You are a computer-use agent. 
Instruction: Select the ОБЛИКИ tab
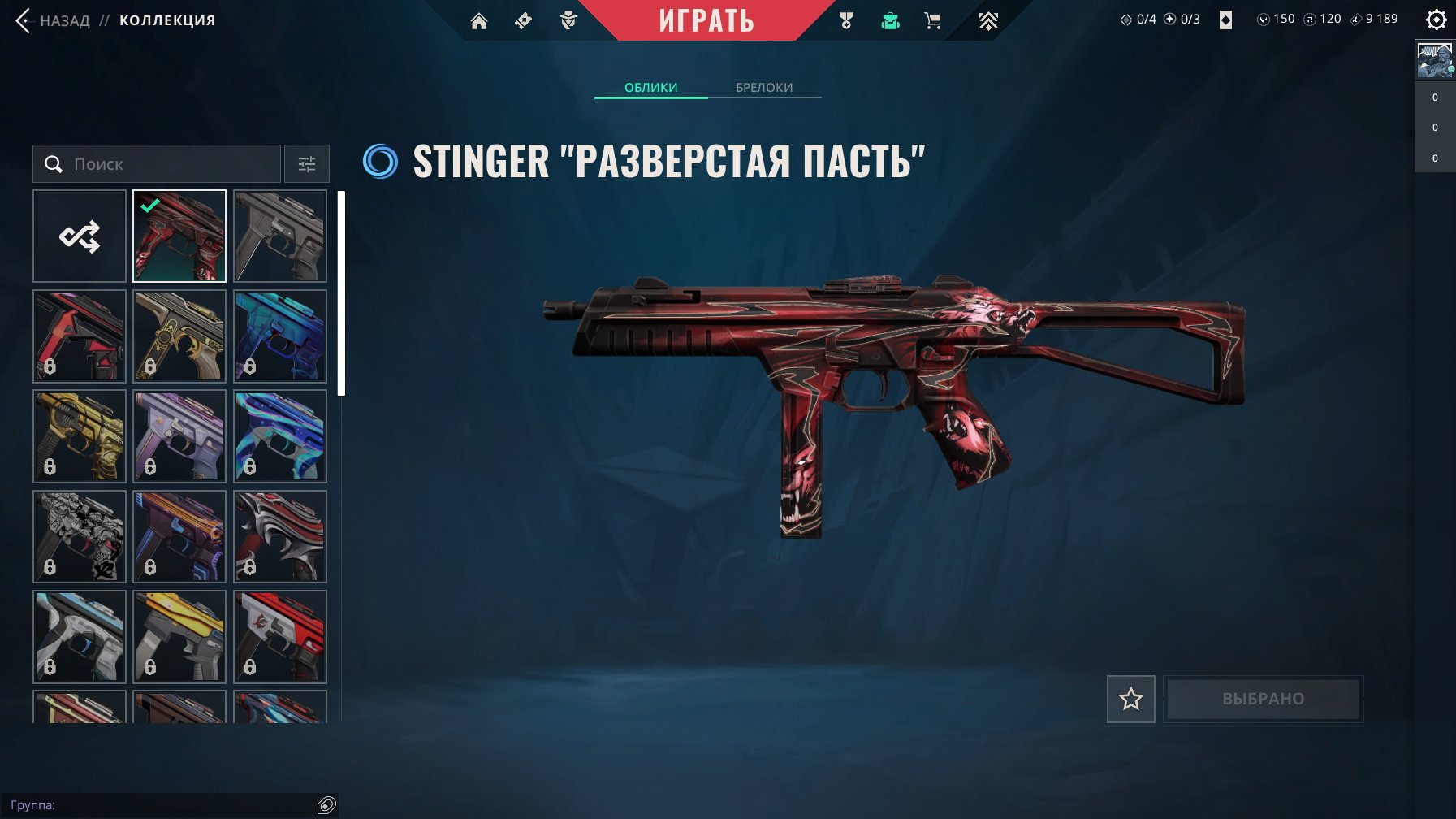650,87
